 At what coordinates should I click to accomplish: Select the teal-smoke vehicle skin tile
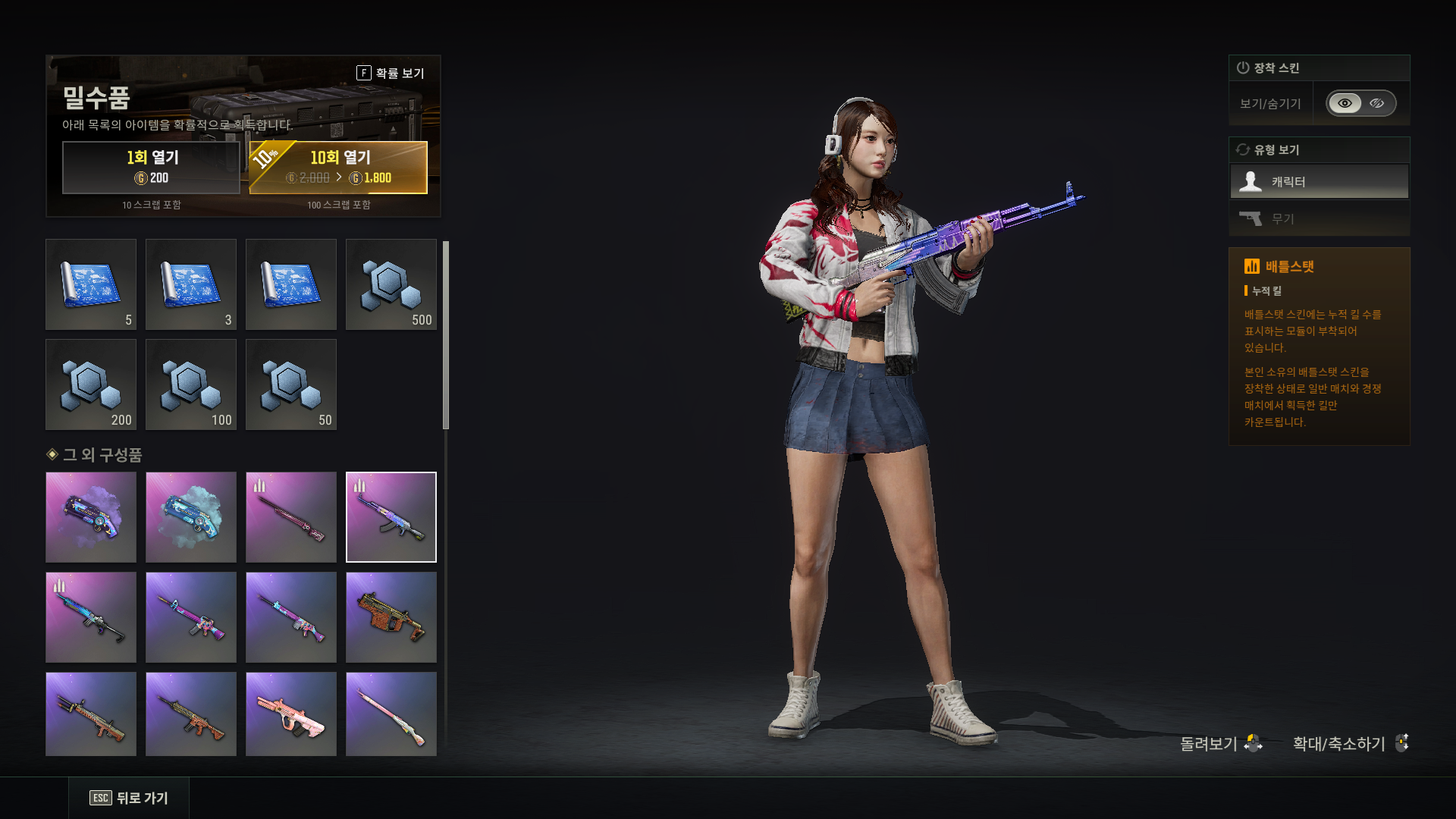(x=191, y=517)
